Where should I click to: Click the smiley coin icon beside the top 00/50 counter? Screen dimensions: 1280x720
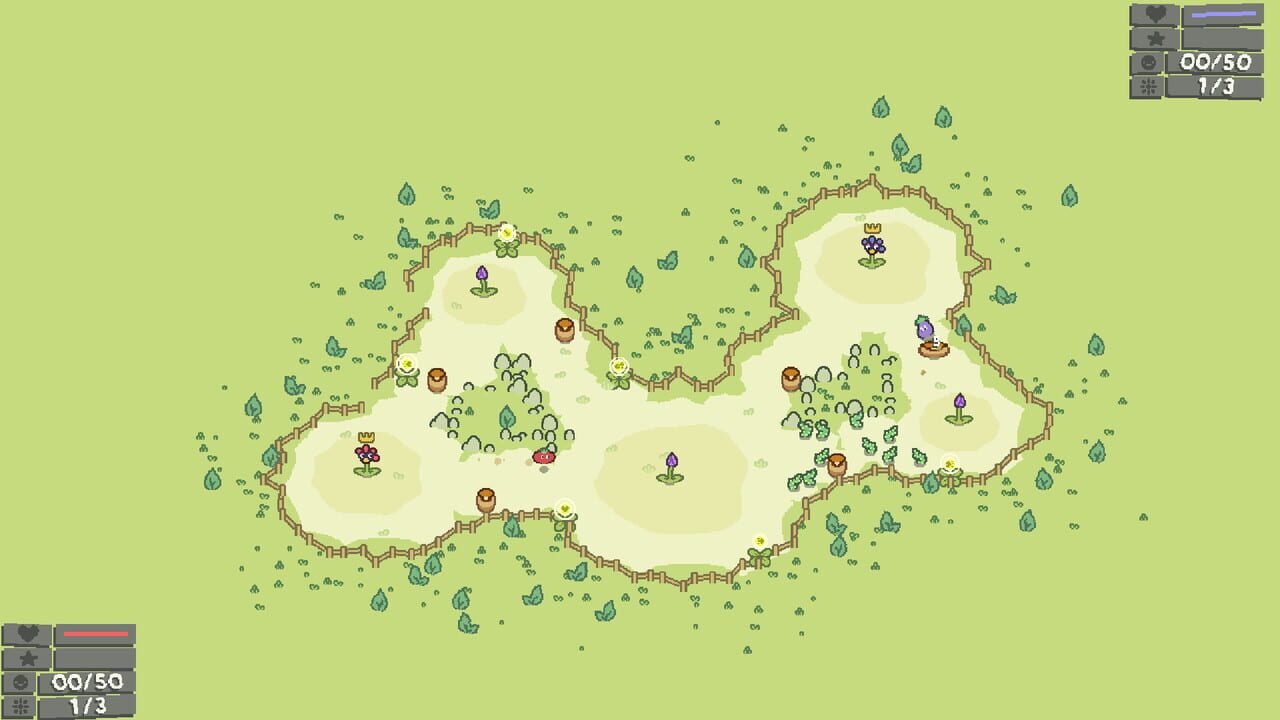click(x=1149, y=61)
